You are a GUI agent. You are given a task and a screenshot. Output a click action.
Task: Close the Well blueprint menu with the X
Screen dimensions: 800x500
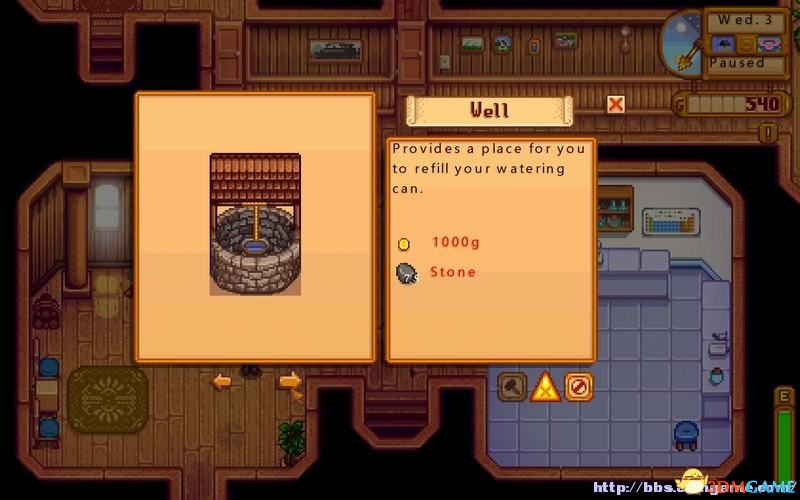(616, 103)
